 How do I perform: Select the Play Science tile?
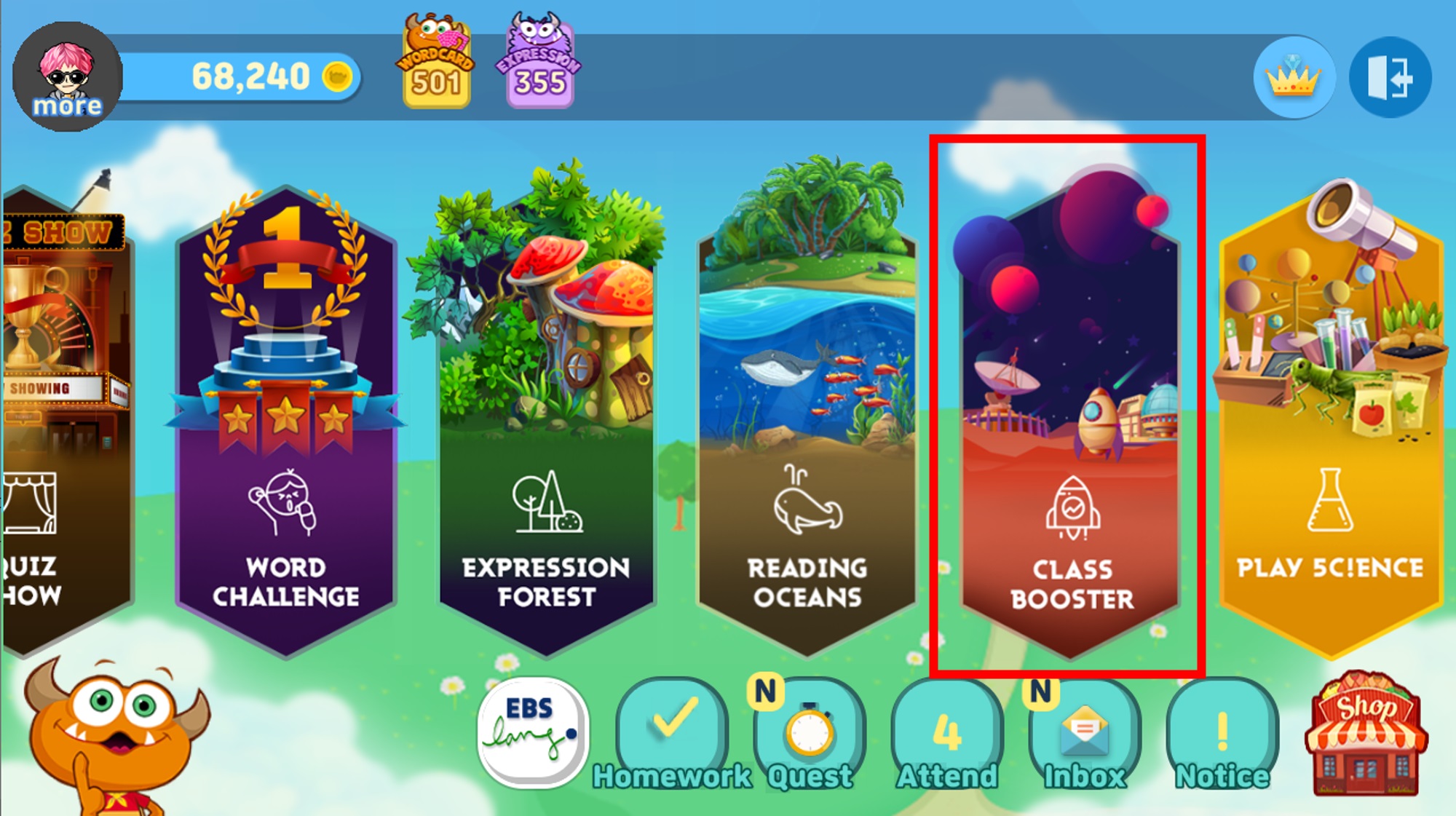(x=1329, y=422)
